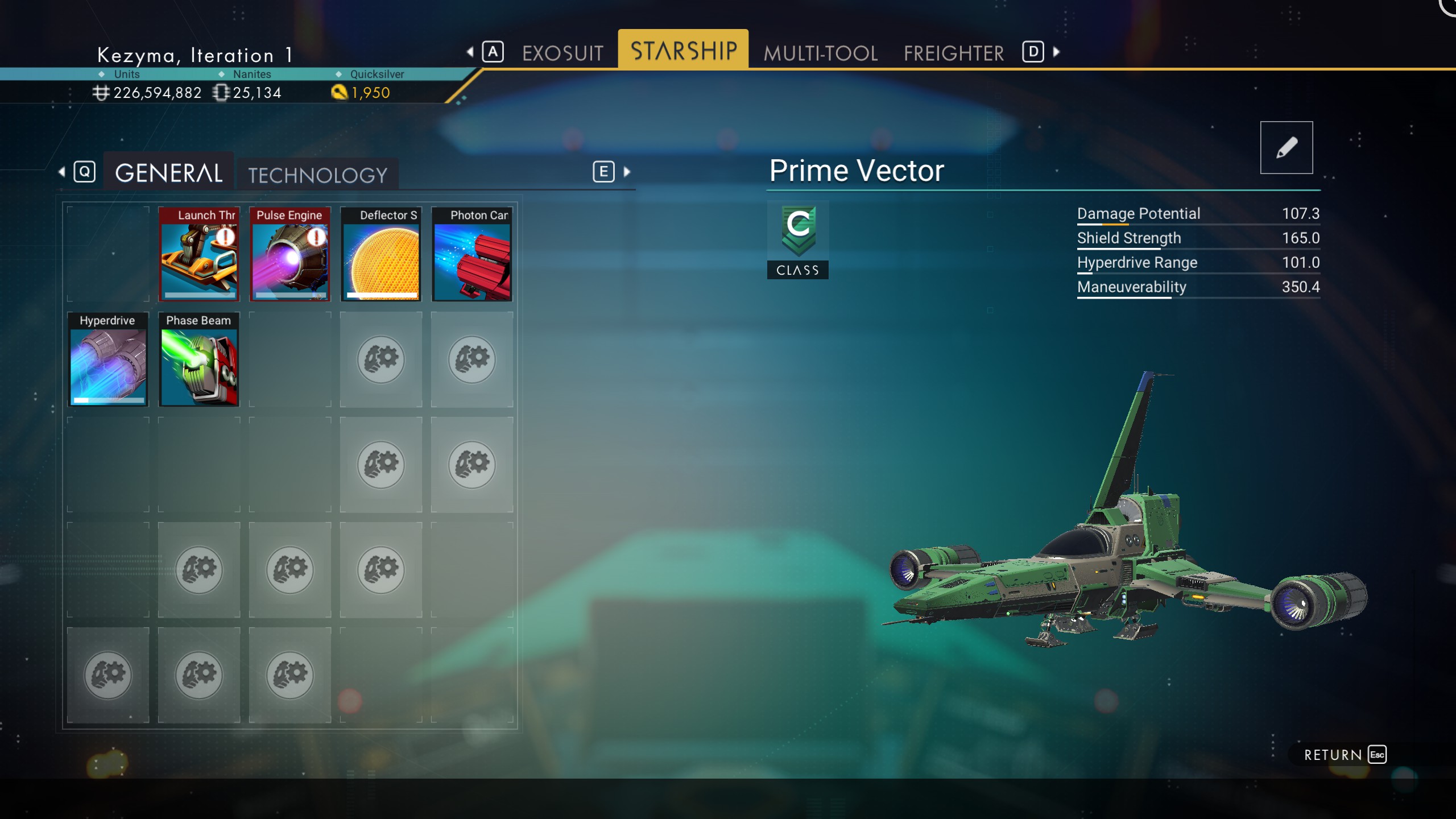Select the Photon Cannon slot
Screen dimensions: 1456x819
pyautogui.click(x=471, y=254)
